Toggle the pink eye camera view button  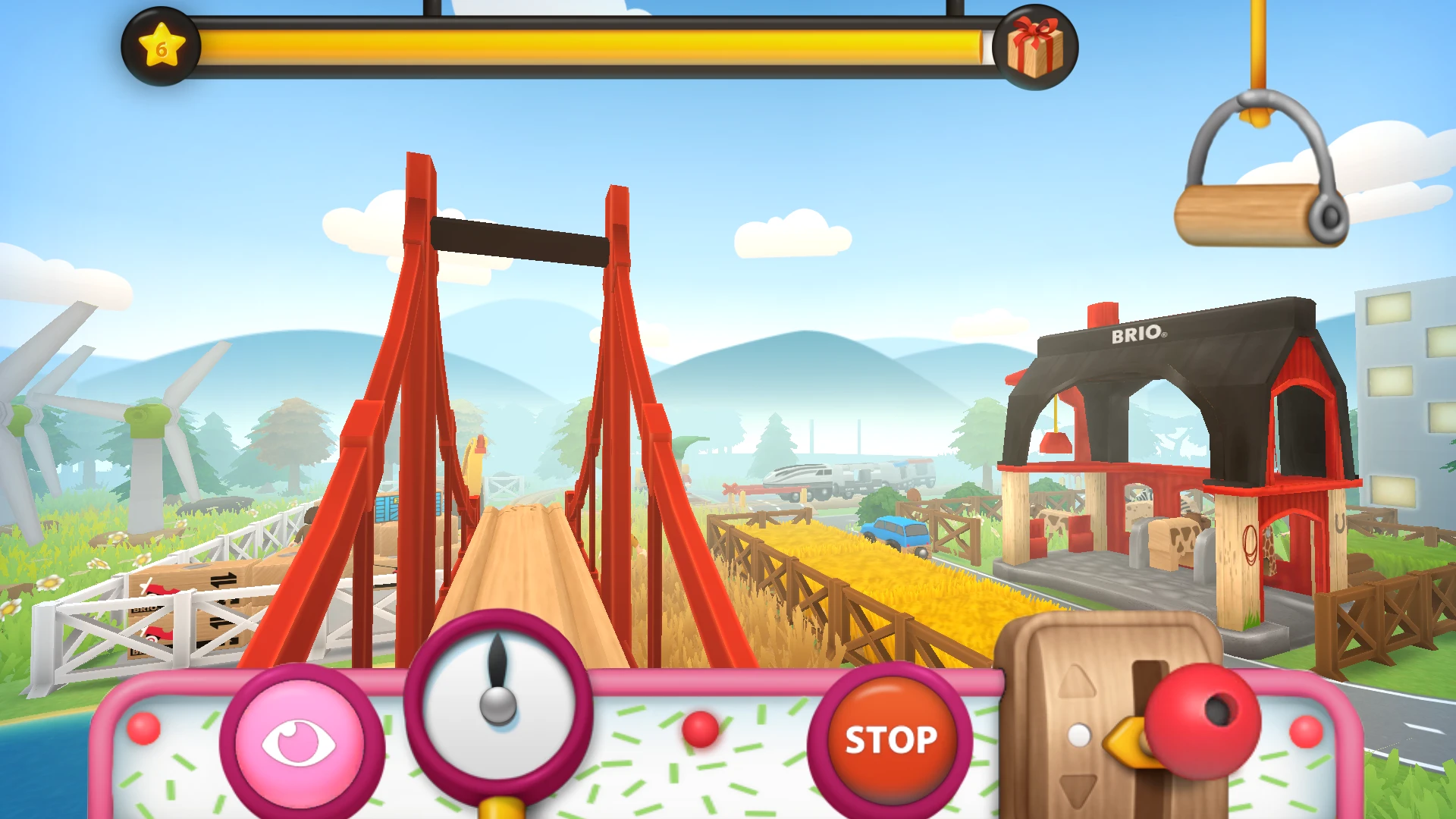(x=299, y=742)
